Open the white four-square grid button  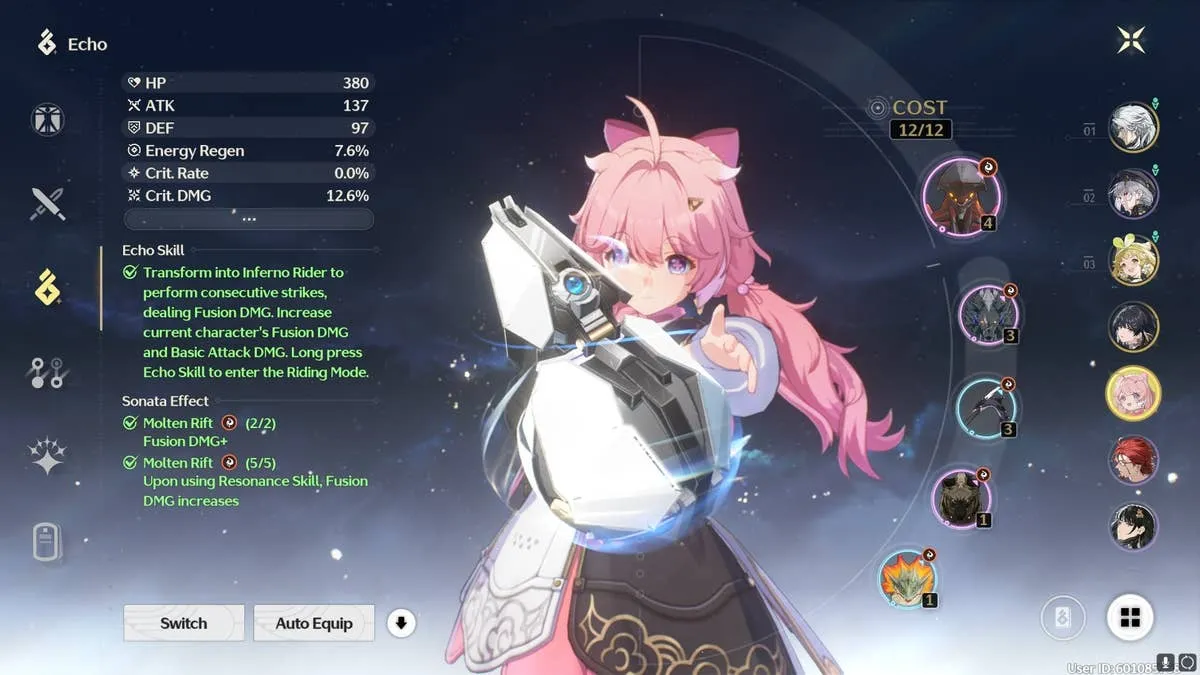pyautogui.click(x=1130, y=618)
